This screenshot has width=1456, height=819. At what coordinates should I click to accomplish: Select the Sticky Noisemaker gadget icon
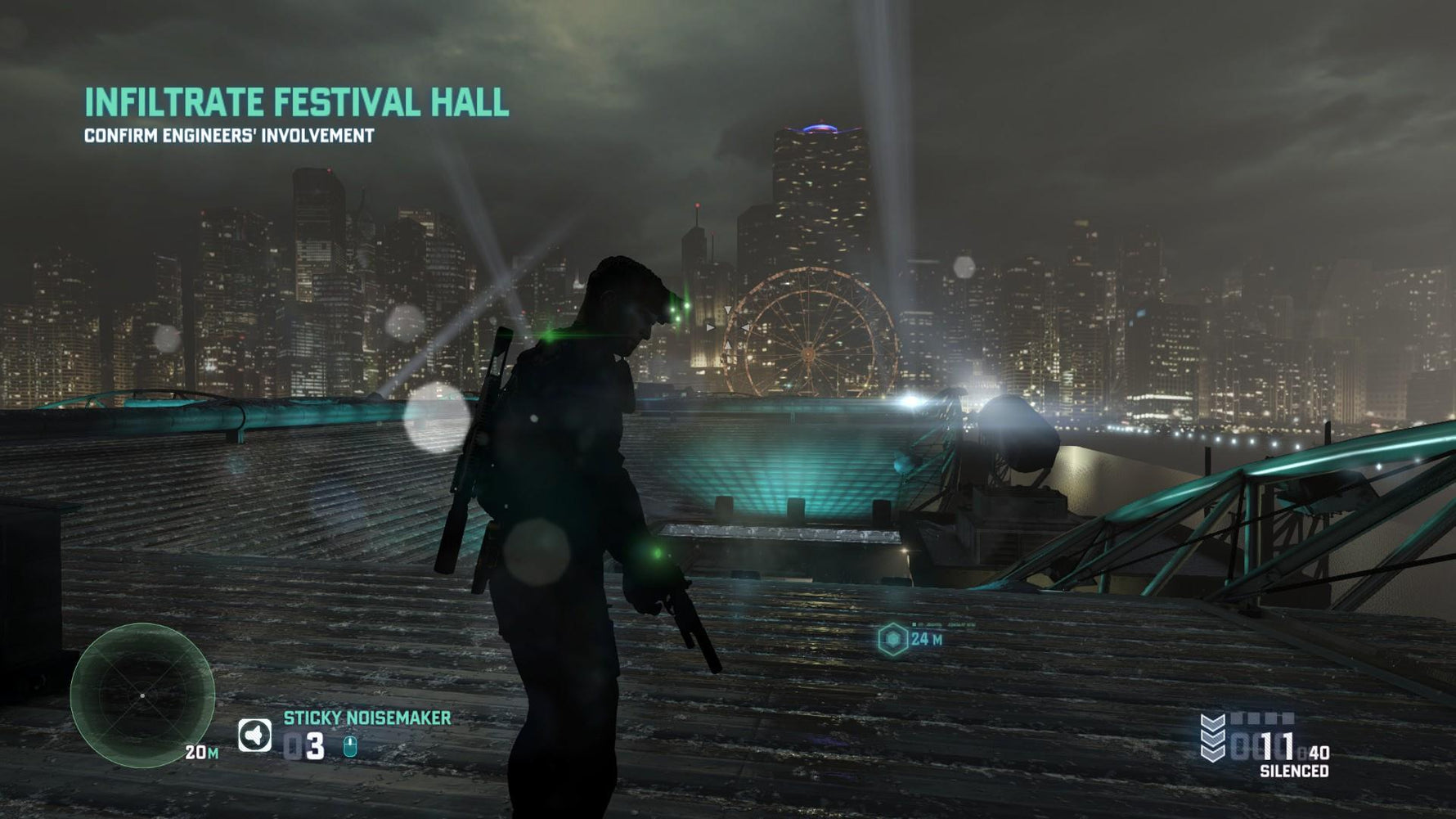click(x=254, y=735)
